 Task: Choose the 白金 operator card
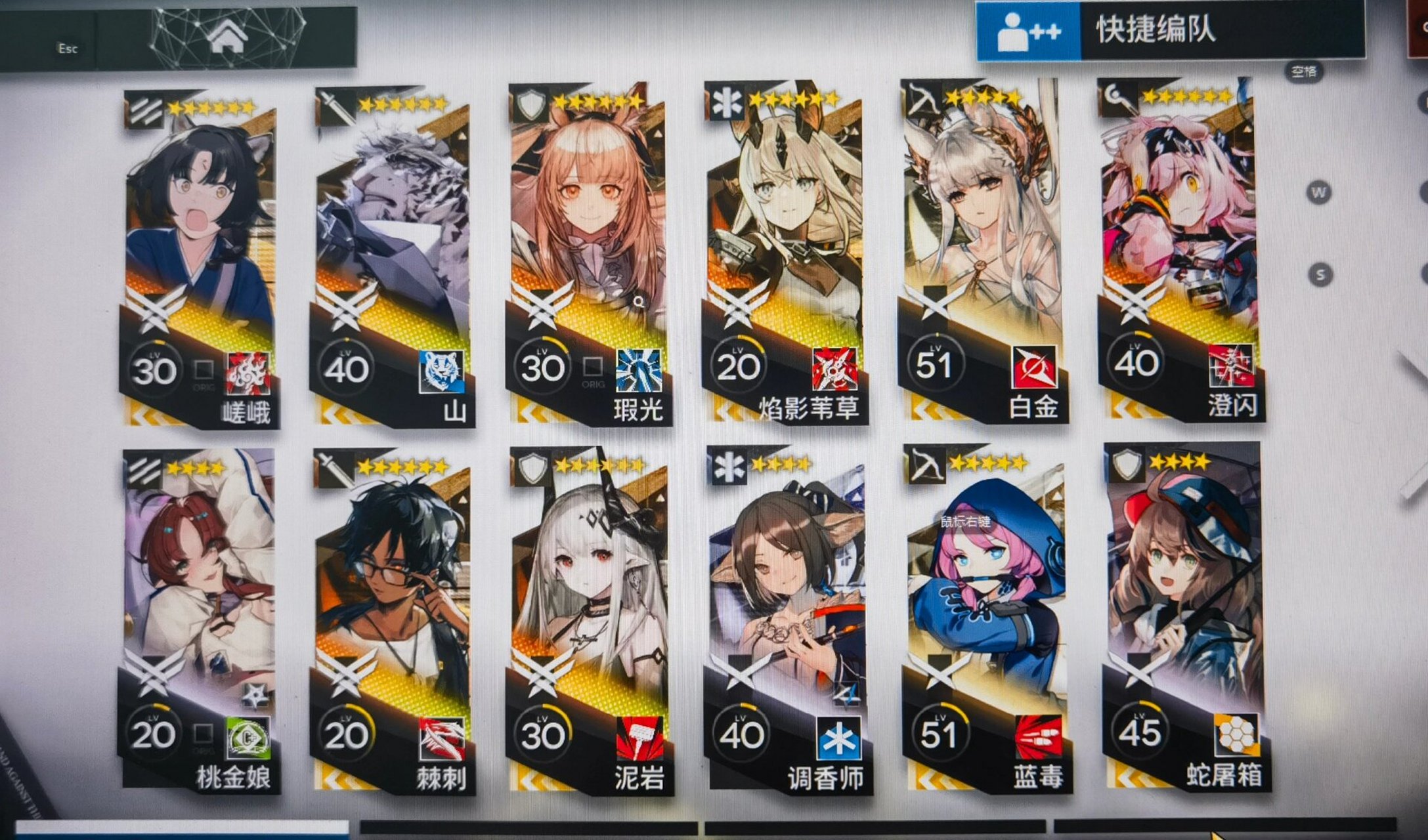pyautogui.click(x=982, y=253)
